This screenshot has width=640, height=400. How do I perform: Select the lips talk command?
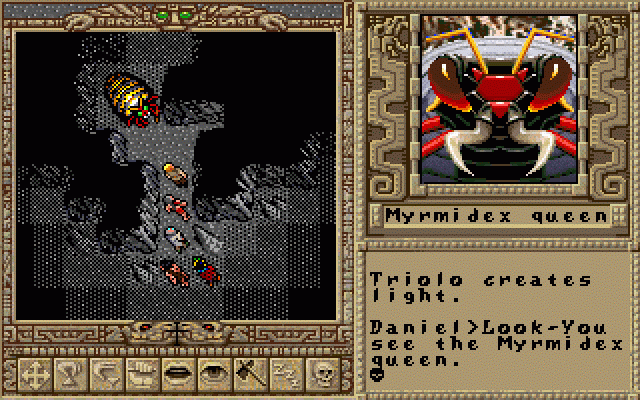tap(176, 375)
